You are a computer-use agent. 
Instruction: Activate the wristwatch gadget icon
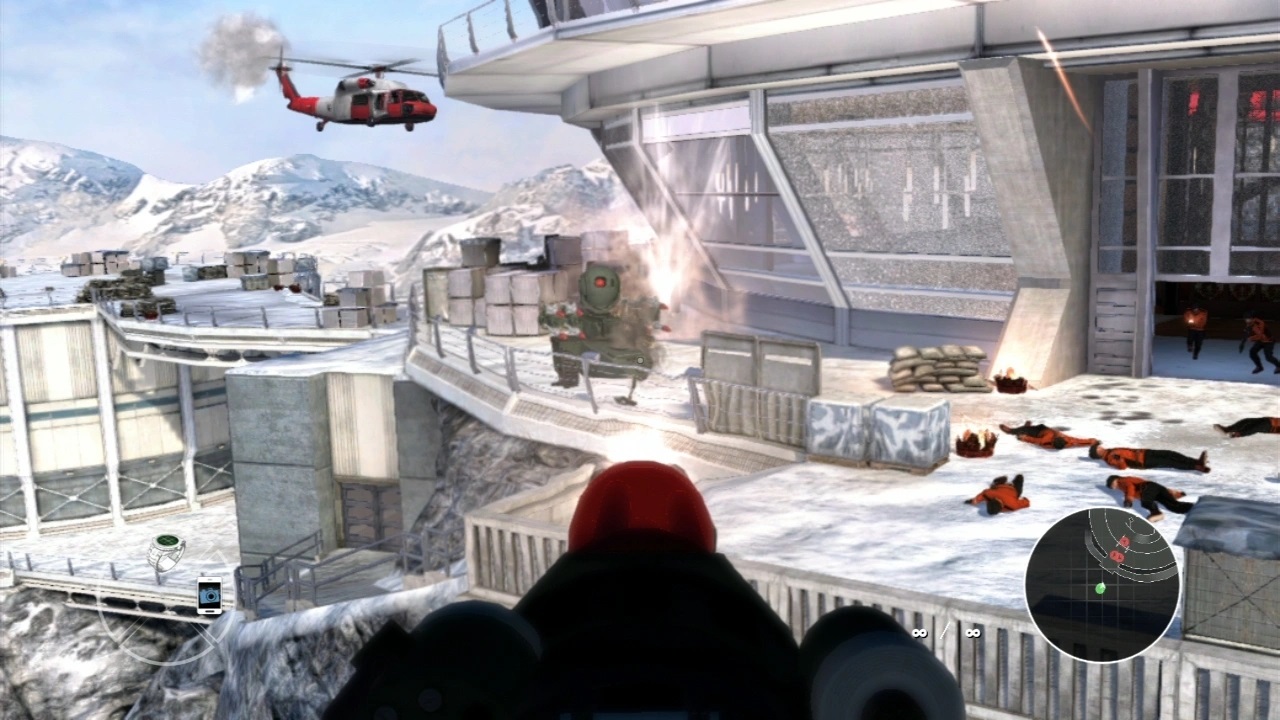click(166, 551)
